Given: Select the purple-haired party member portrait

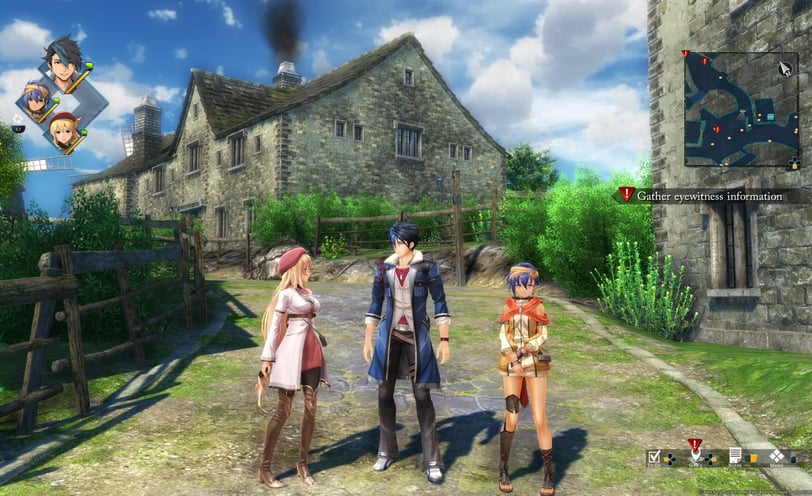Looking at the screenshot, I should pyautogui.click(x=39, y=100).
